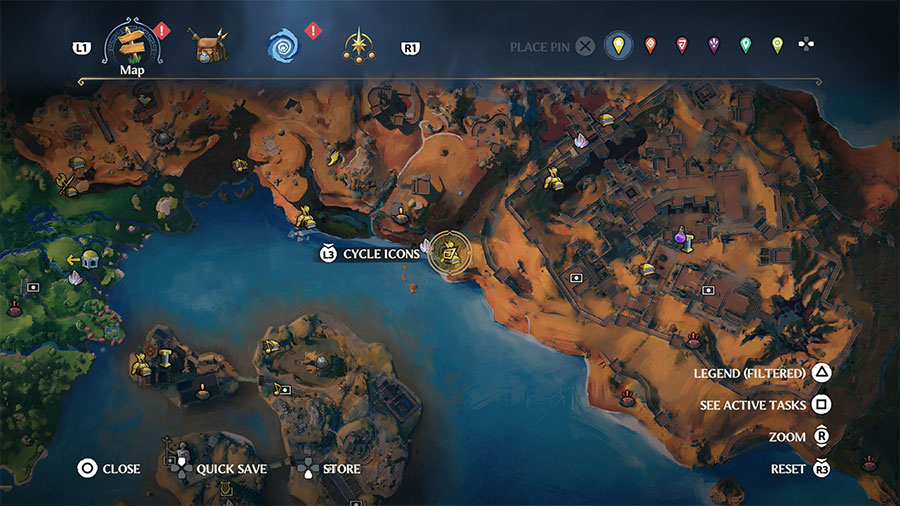Select the highlighted gold map marker at cursor

[451, 254]
